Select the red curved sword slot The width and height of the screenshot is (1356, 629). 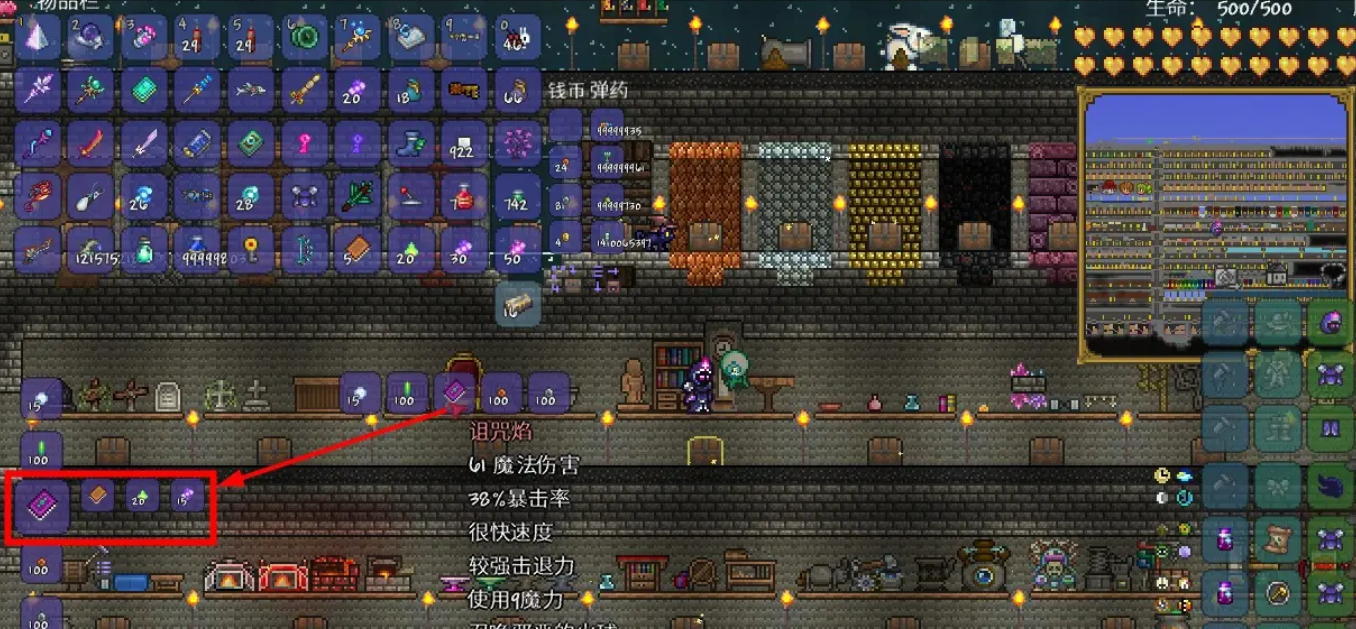(x=92, y=144)
